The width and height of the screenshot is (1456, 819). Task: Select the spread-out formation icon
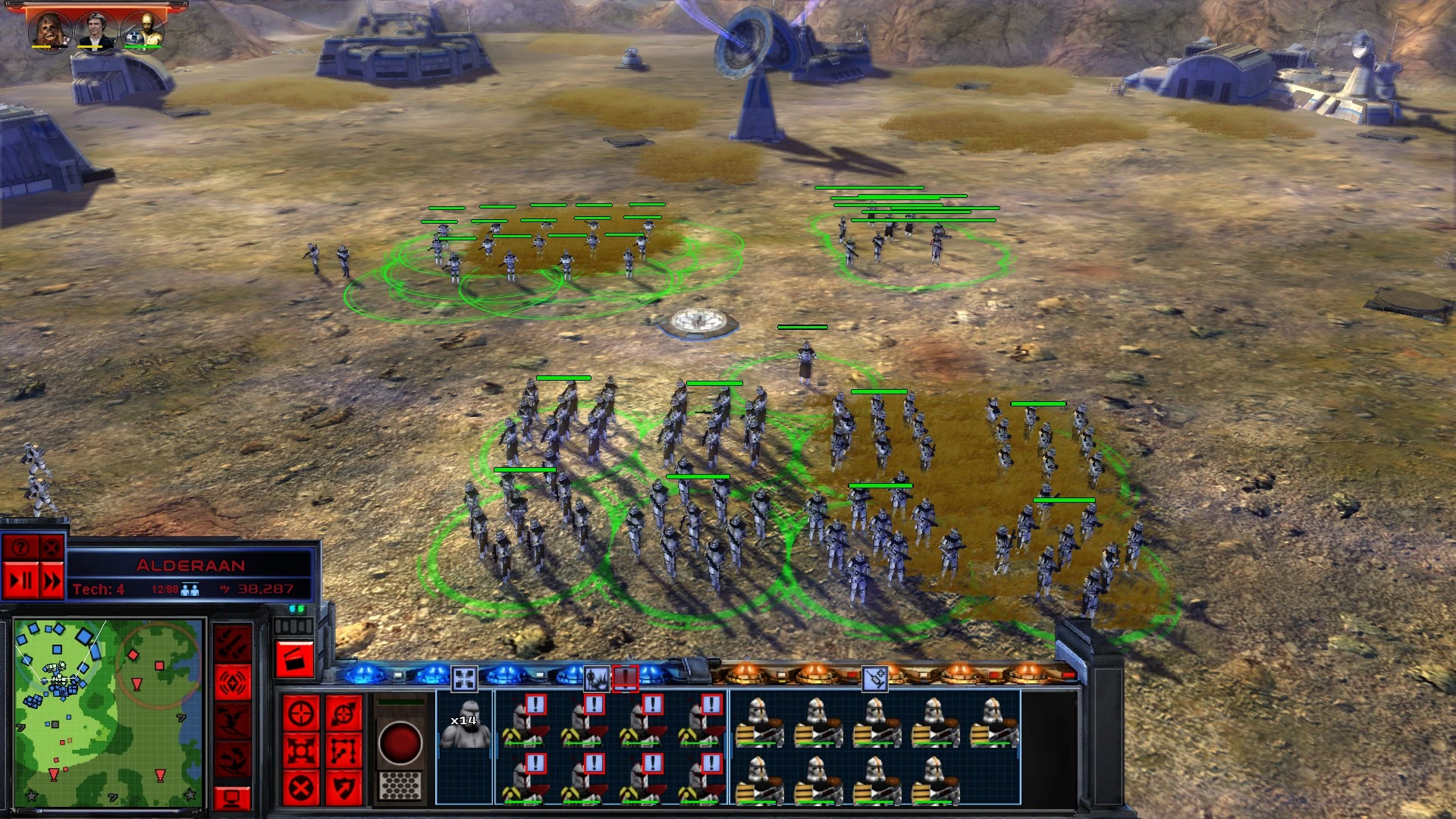(302, 748)
